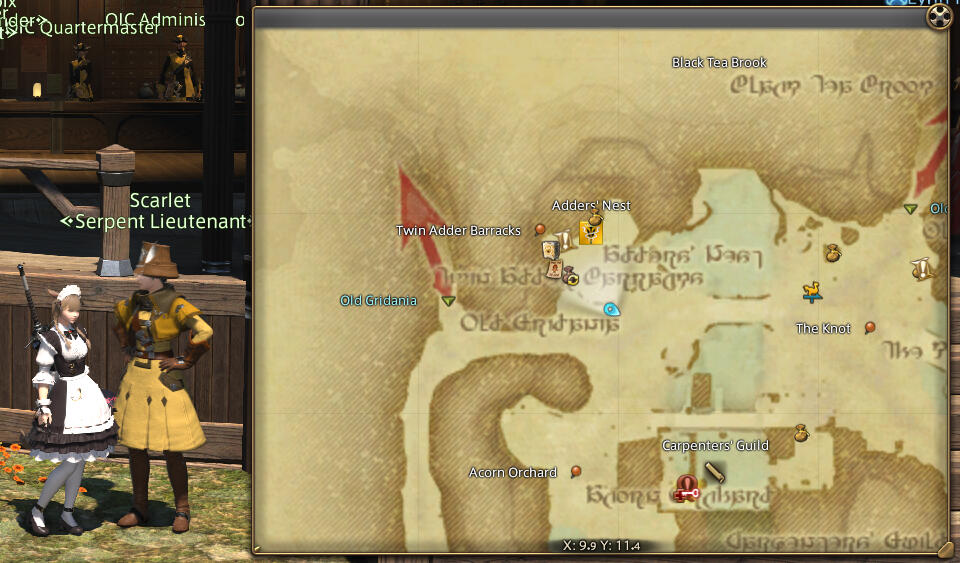
Task: Close the map window
Action: 939,17
